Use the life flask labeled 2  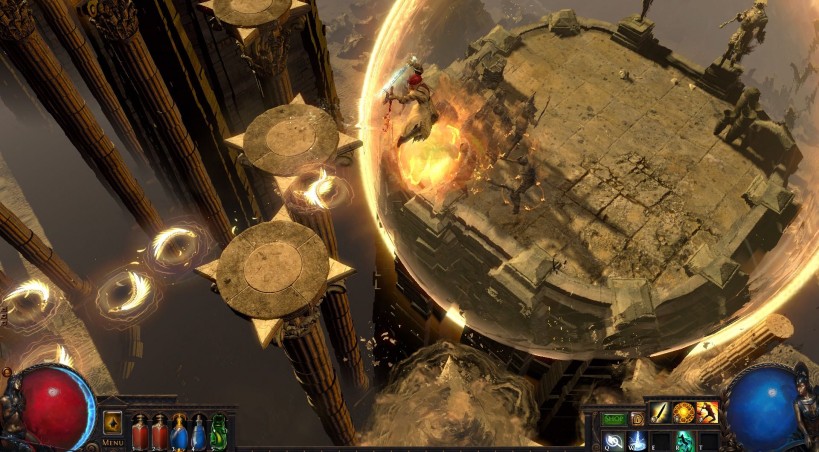(x=159, y=432)
